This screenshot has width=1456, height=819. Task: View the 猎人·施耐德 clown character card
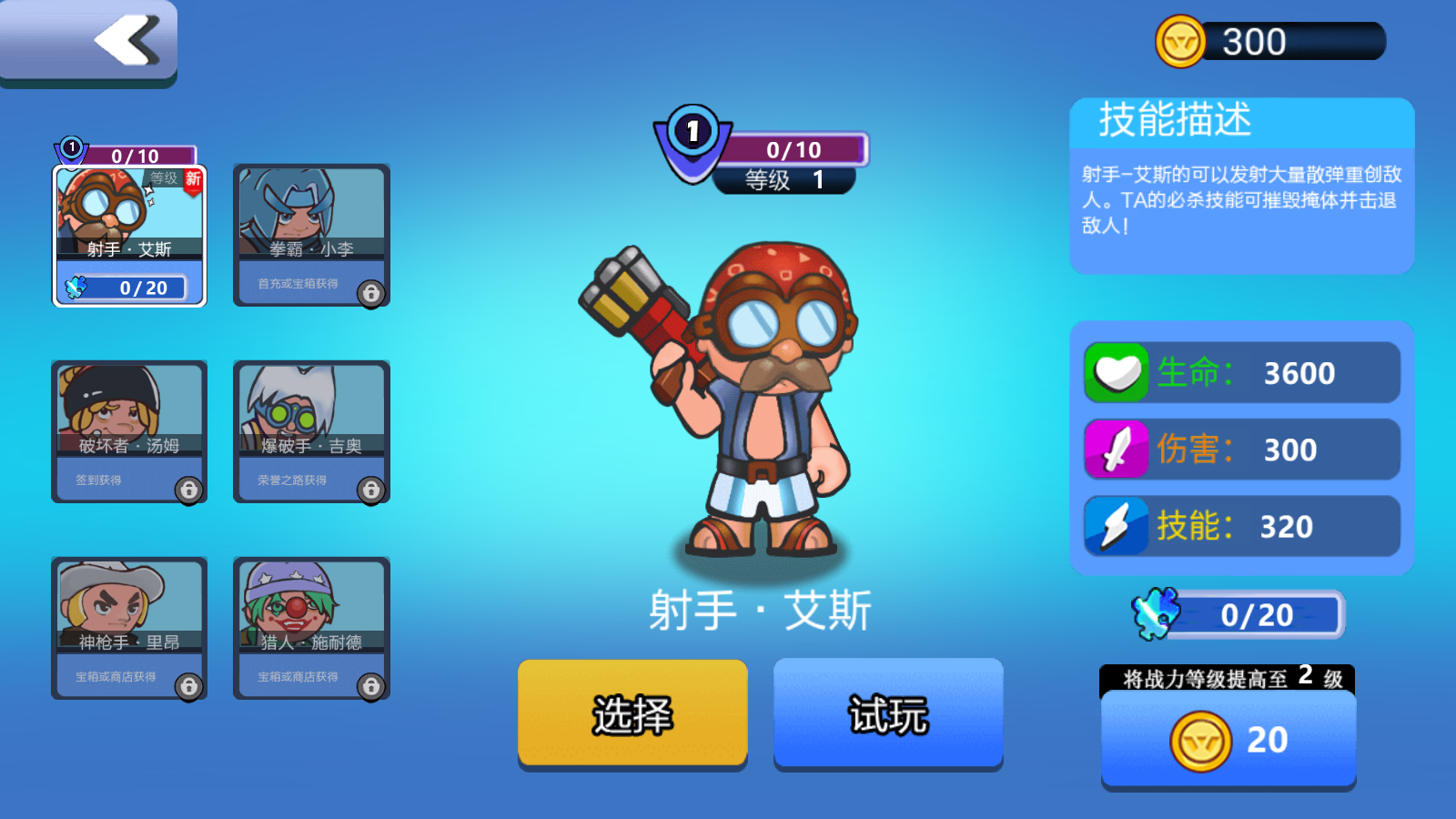tap(311, 628)
